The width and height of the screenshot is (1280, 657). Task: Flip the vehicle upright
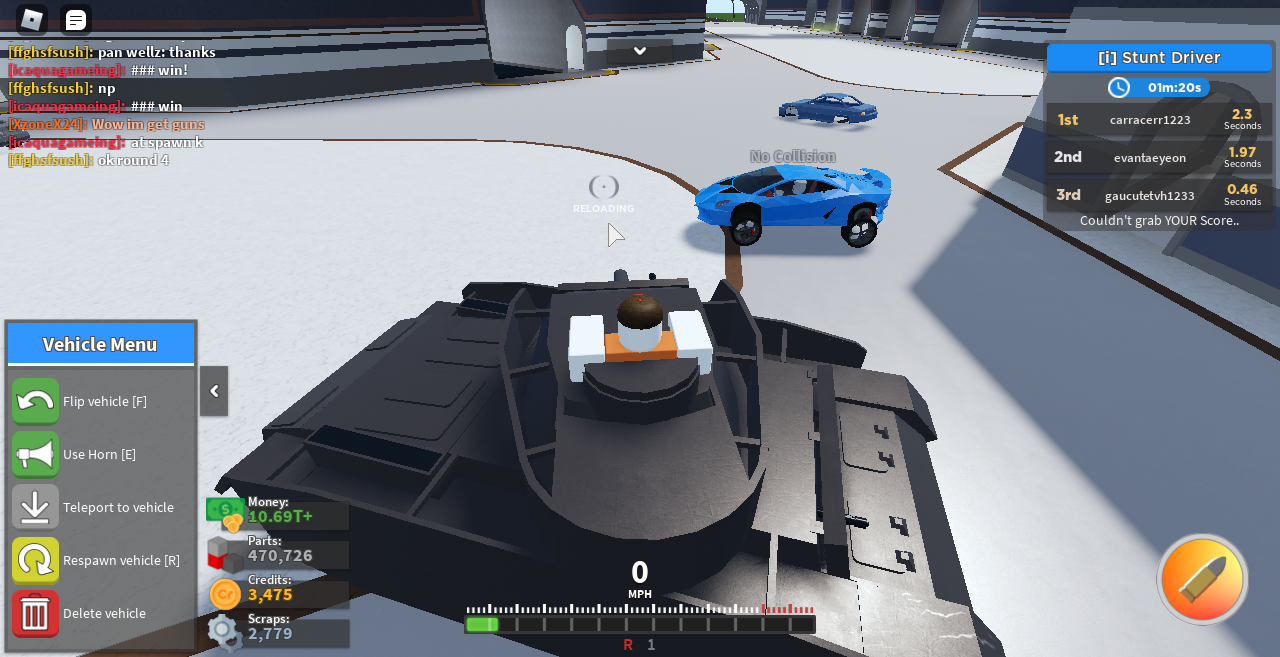click(x=36, y=401)
